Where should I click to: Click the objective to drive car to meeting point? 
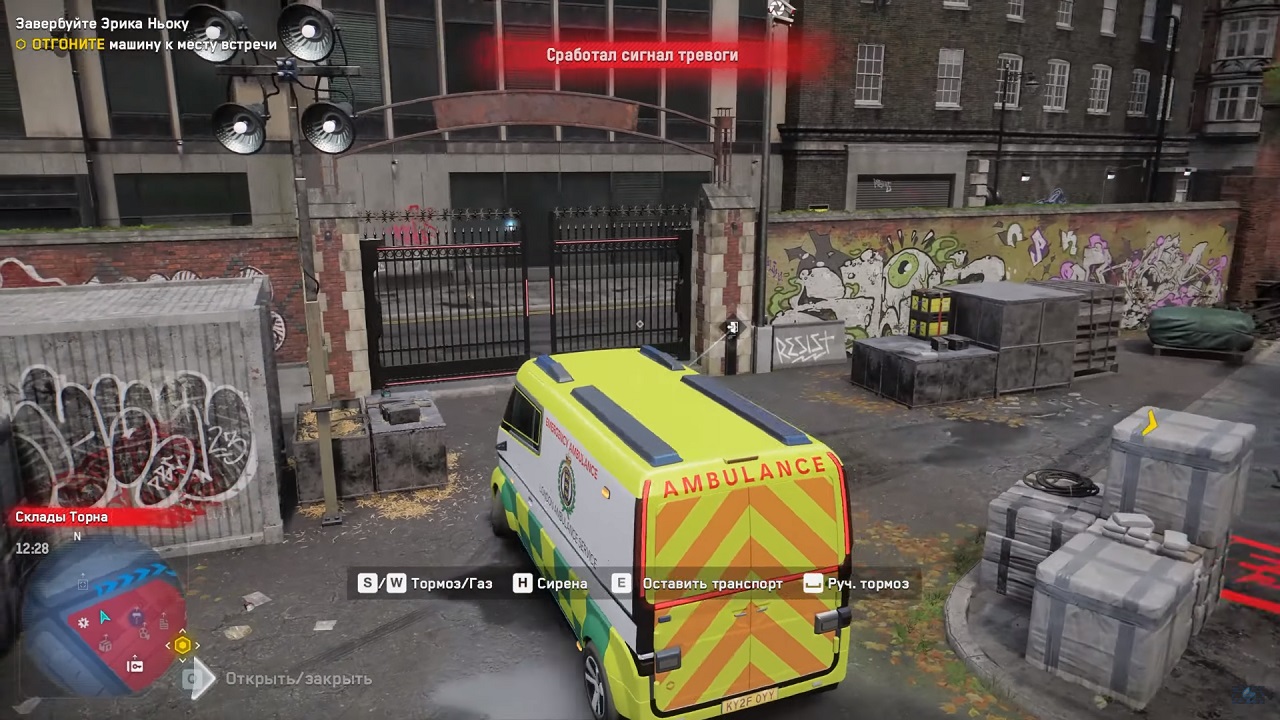pyautogui.click(x=146, y=44)
